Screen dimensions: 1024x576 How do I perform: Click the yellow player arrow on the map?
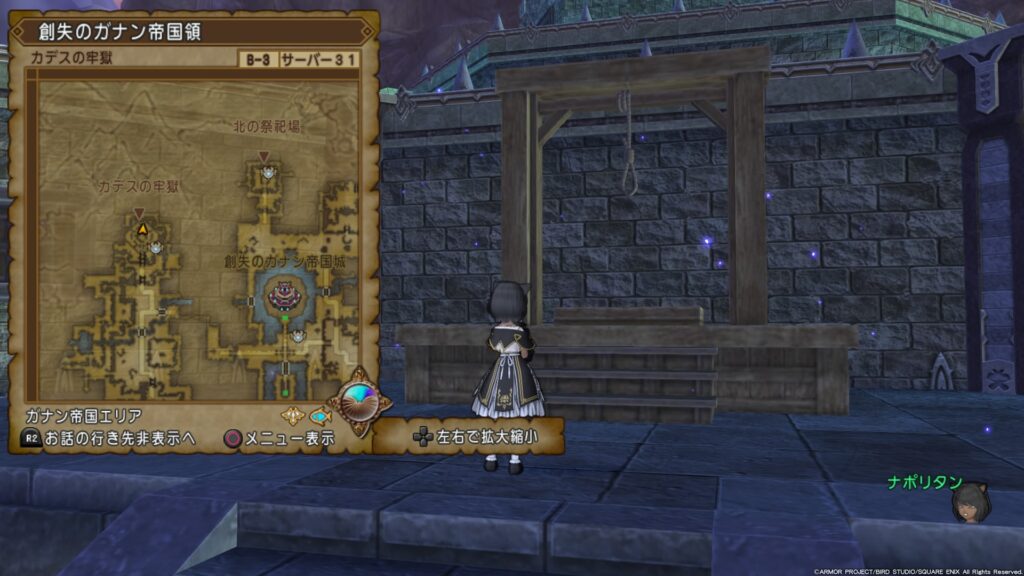[x=142, y=230]
